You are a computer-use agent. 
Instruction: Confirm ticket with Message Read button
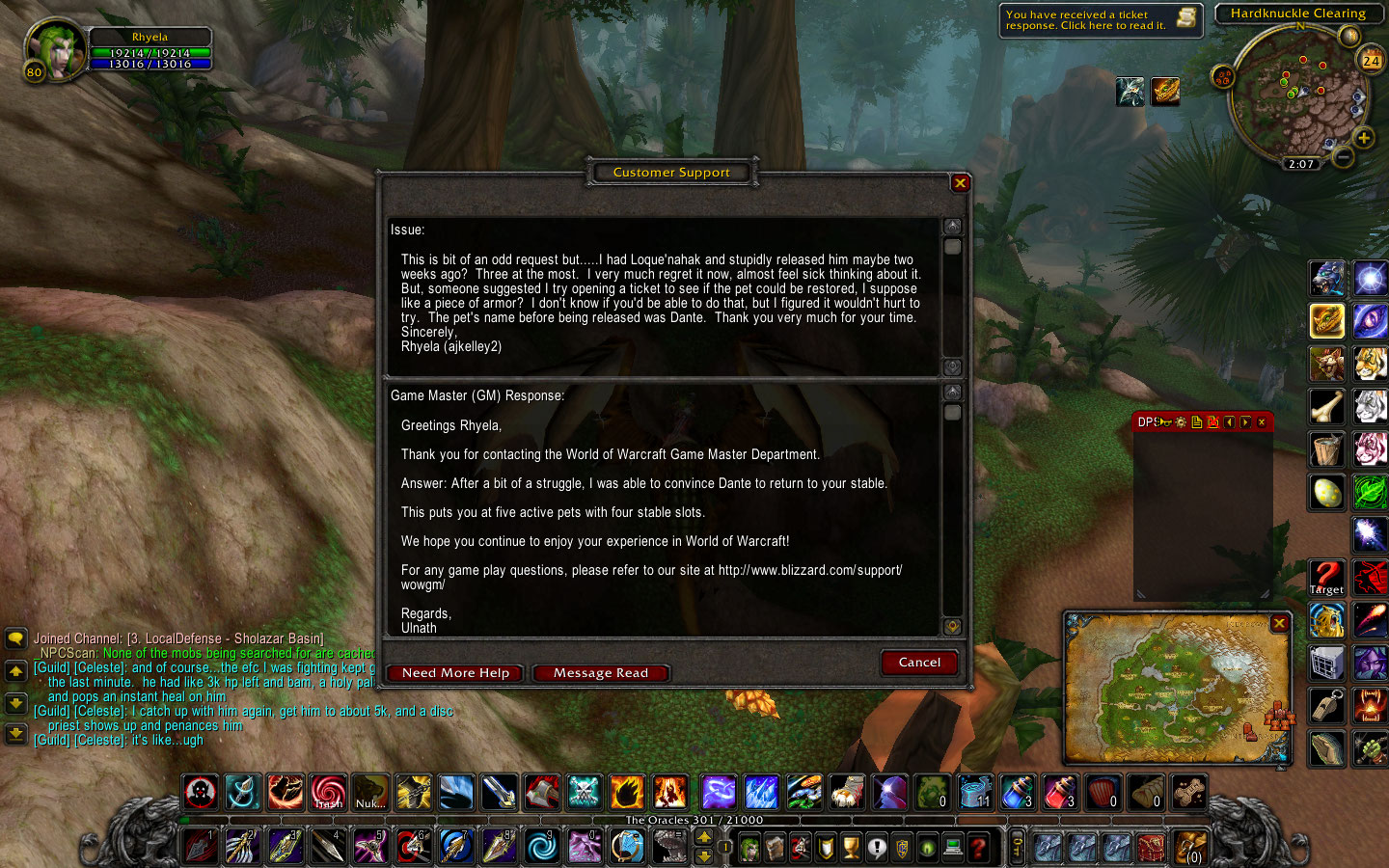(x=600, y=672)
